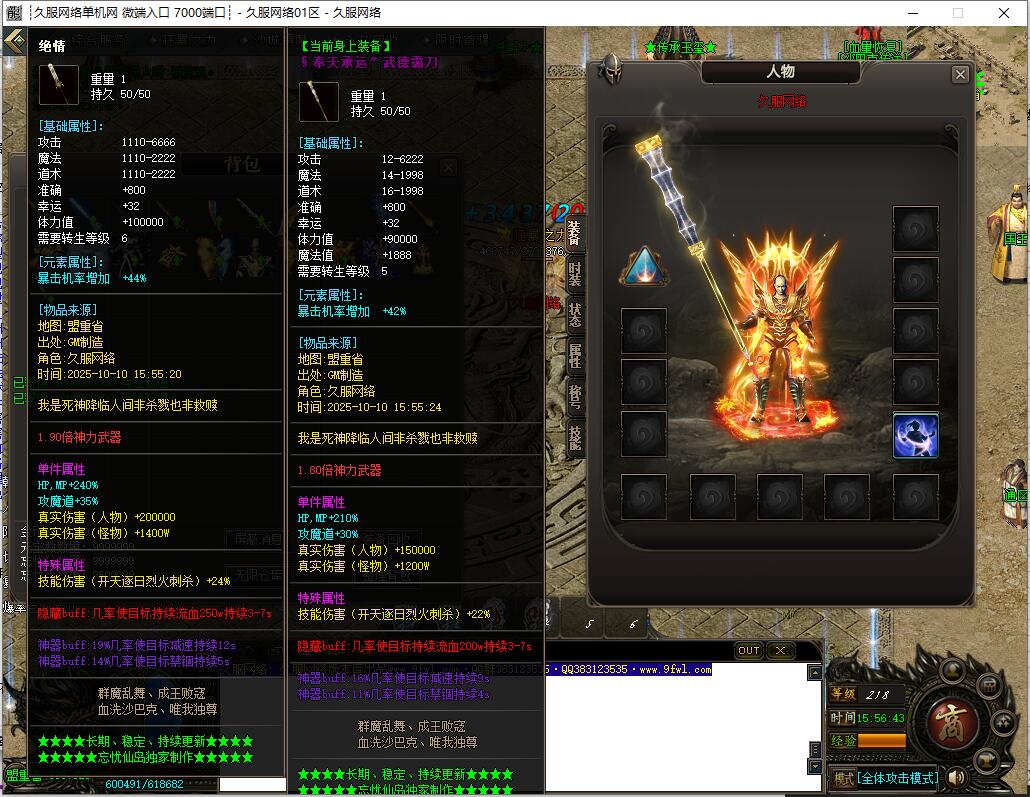Switch to the 时装 tab

pos(575,273)
